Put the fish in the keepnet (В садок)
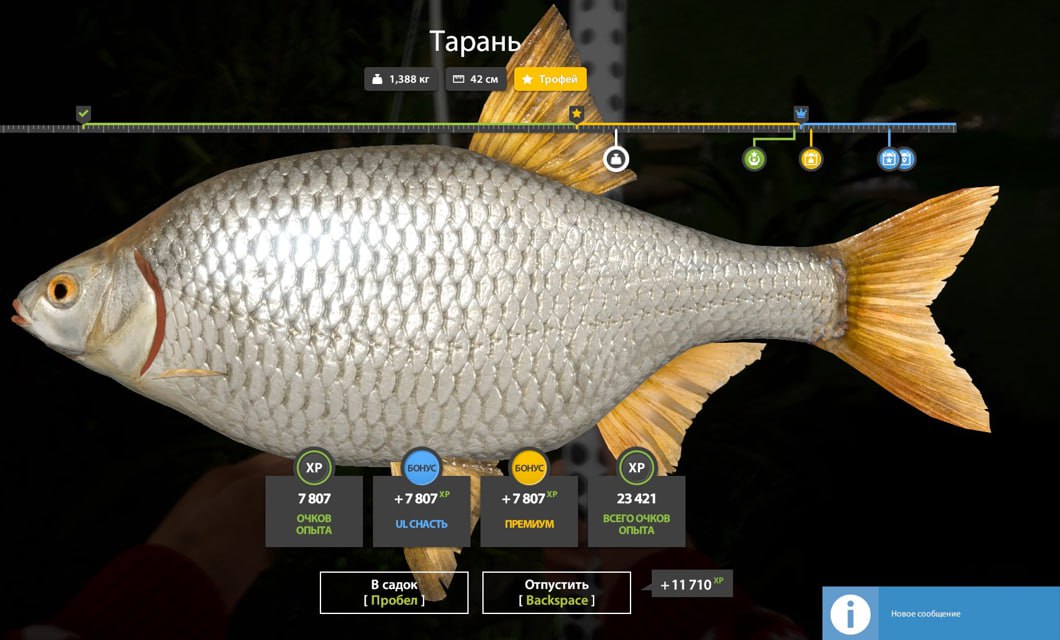The height and width of the screenshot is (640, 1060). [x=394, y=592]
